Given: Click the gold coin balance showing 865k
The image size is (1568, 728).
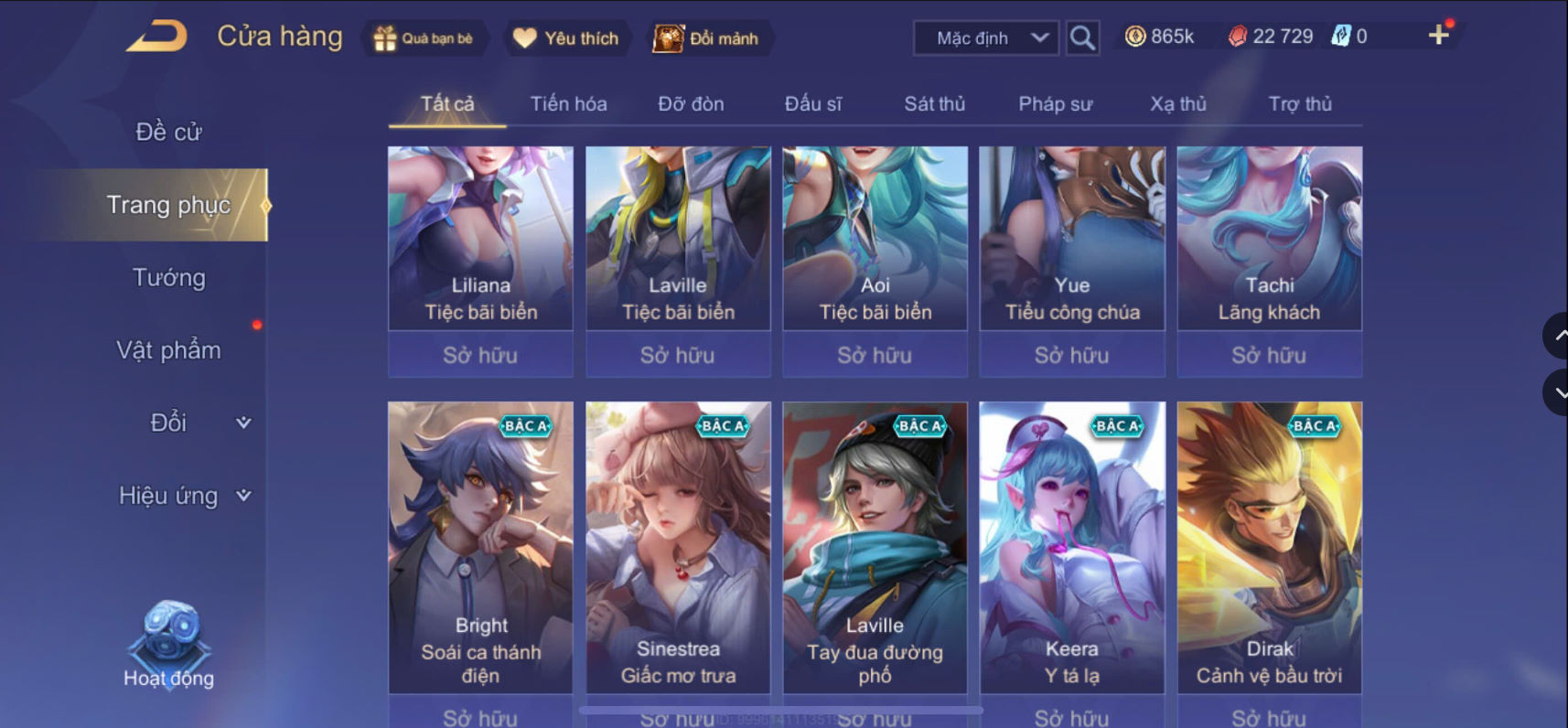Looking at the screenshot, I should [1158, 37].
